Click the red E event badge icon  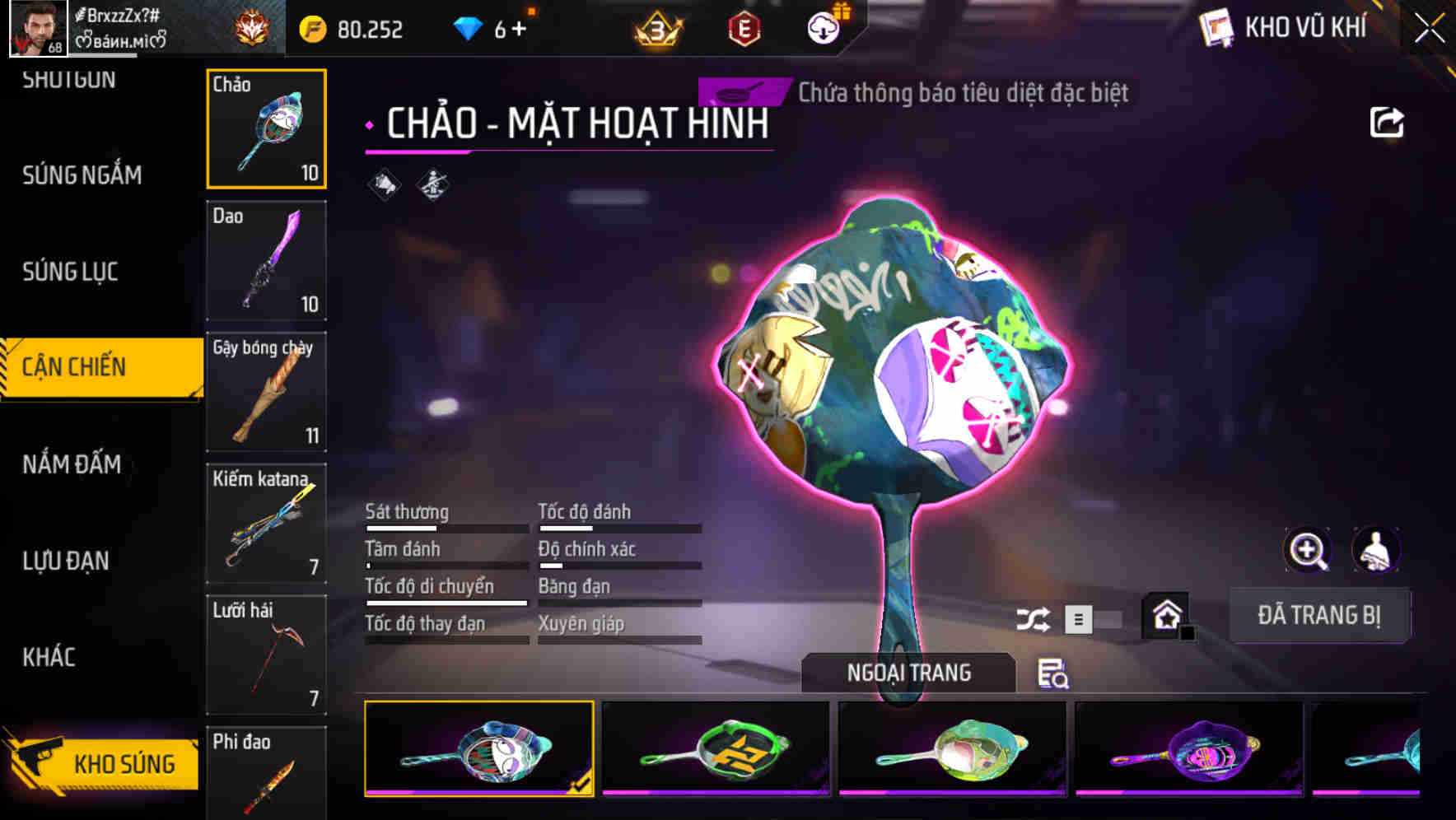point(746,26)
